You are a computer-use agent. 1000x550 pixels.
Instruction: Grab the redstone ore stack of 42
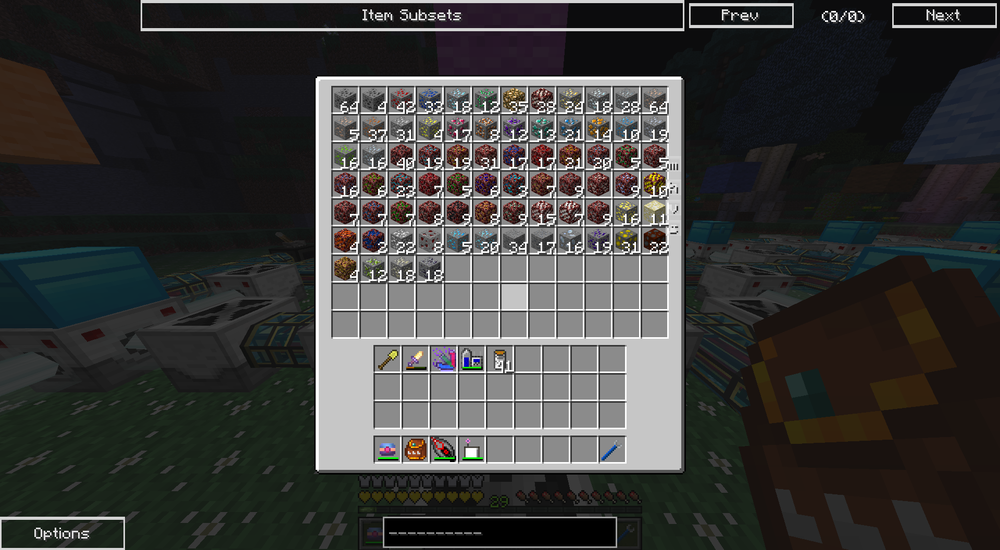pyautogui.click(x=402, y=100)
